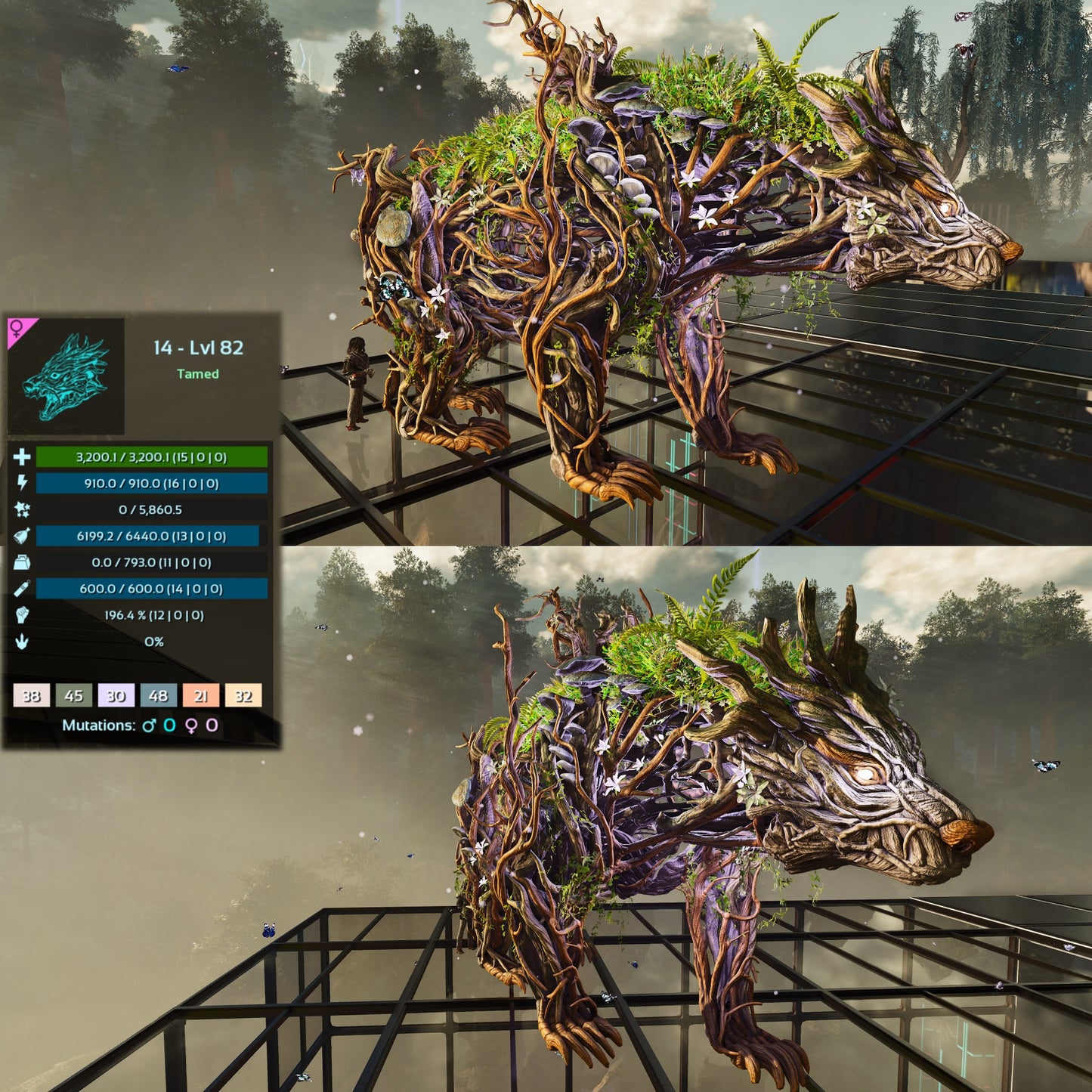Click the pink female gender icon
Viewport: 1092px width, 1092px height.
(x=17, y=327)
